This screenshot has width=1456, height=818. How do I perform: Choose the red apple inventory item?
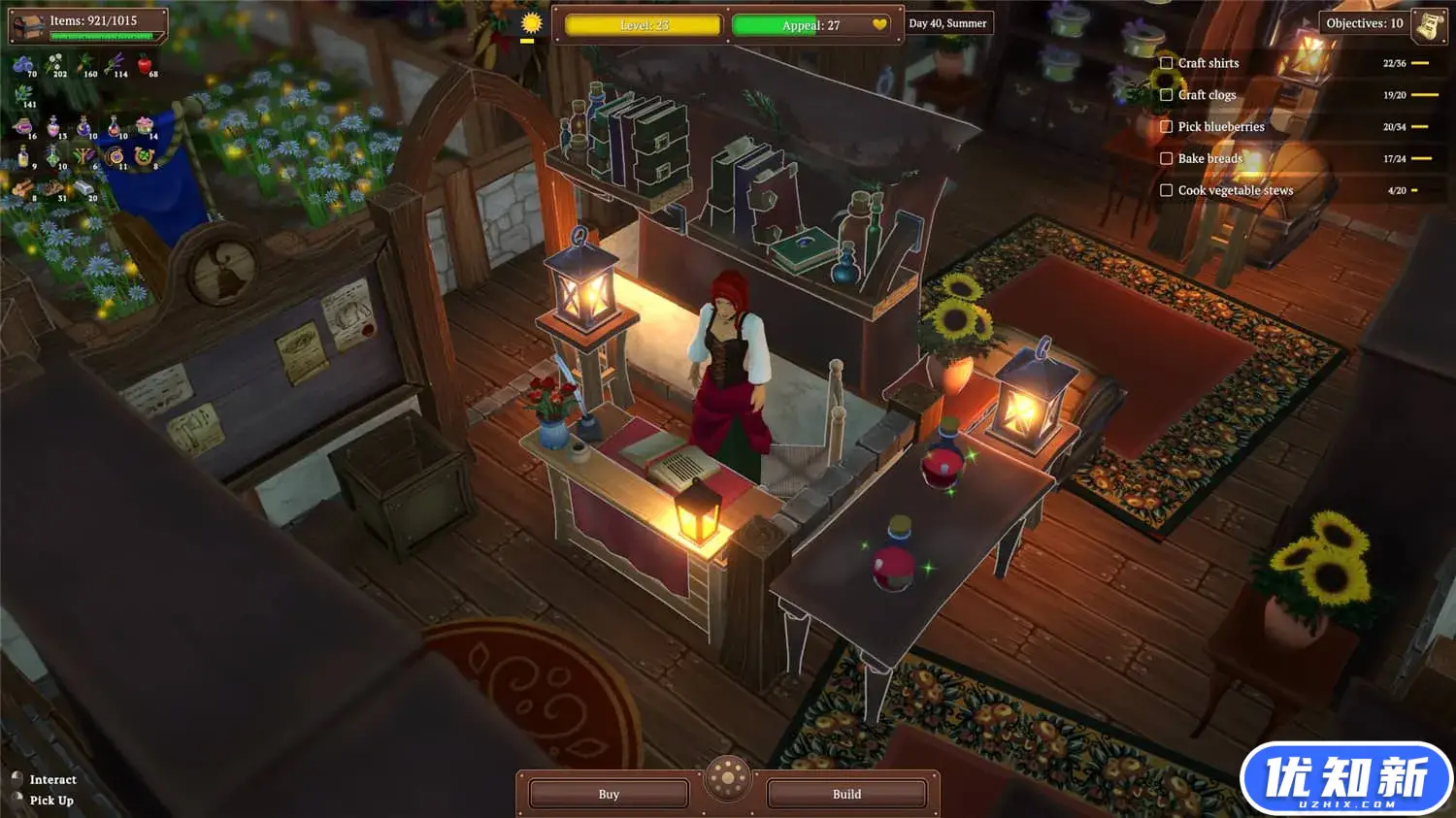pos(146,66)
